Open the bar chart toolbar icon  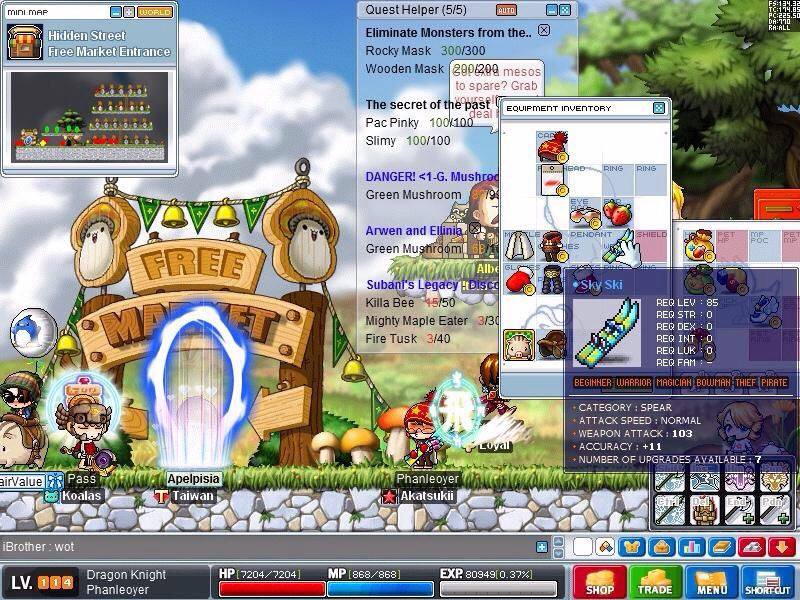[691, 547]
